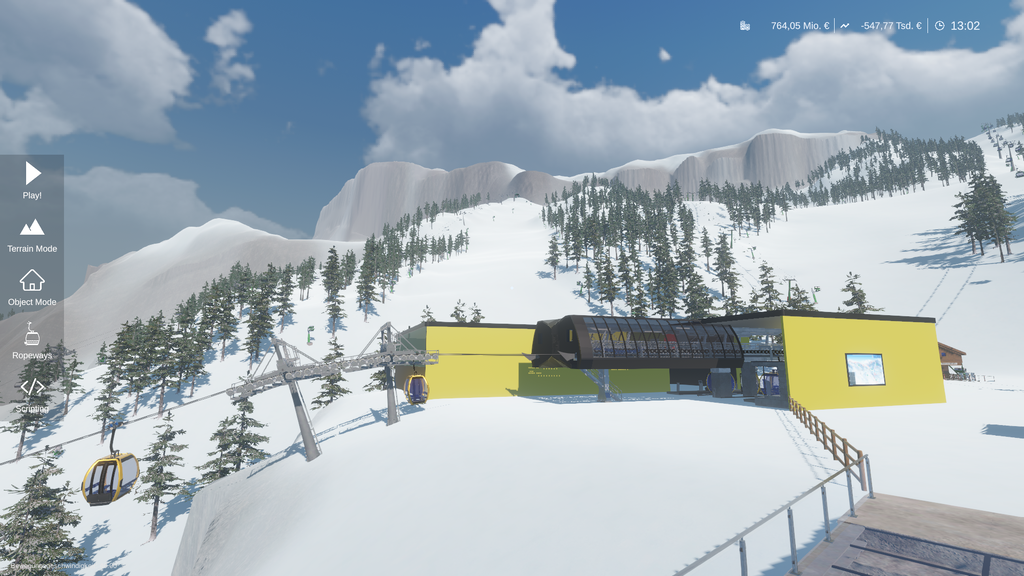Viewport: 1024px width, 576px height.
Task: Switch to Terrain Mode
Action: [32, 234]
